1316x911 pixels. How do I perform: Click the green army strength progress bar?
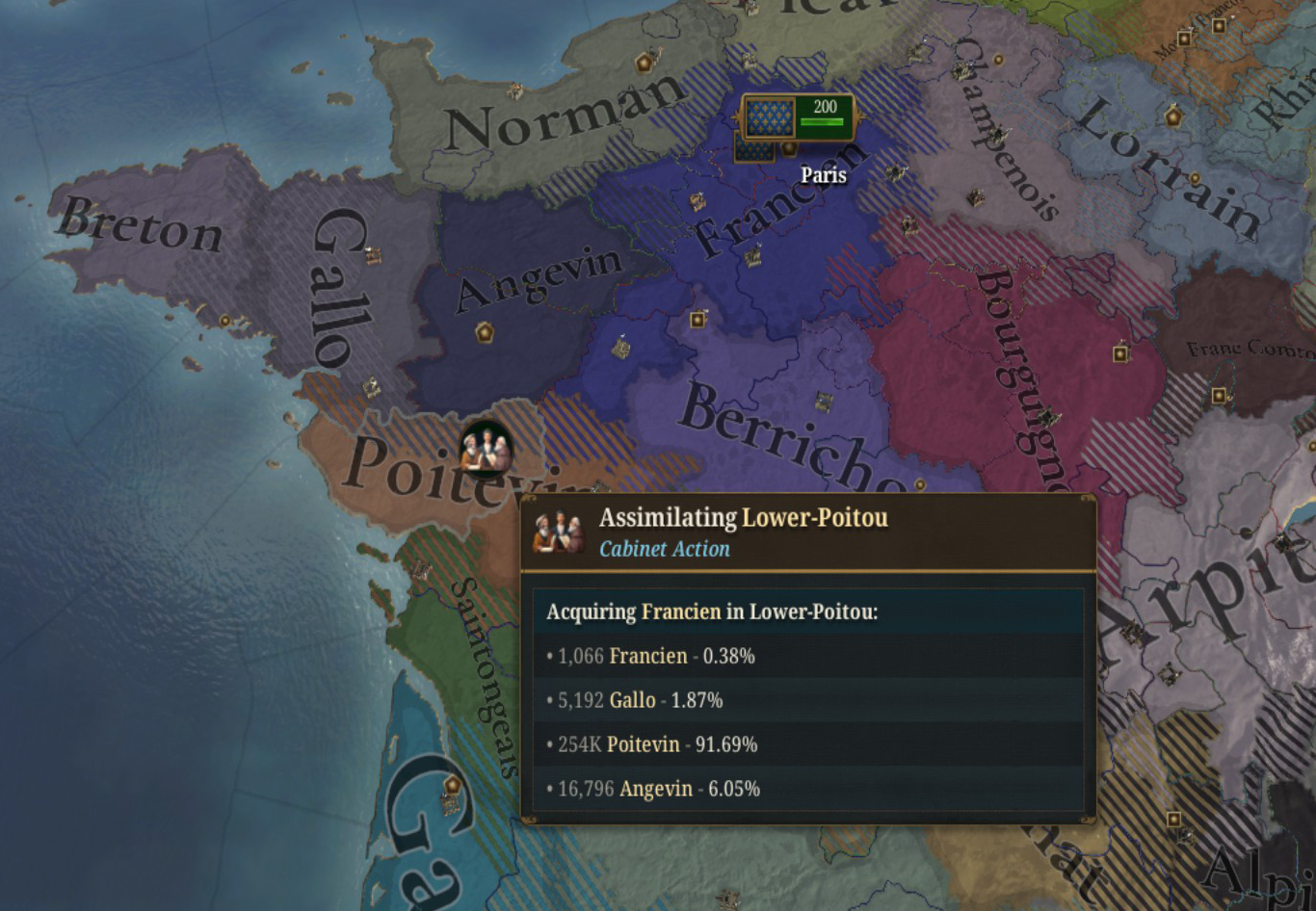(x=822, y=122)
